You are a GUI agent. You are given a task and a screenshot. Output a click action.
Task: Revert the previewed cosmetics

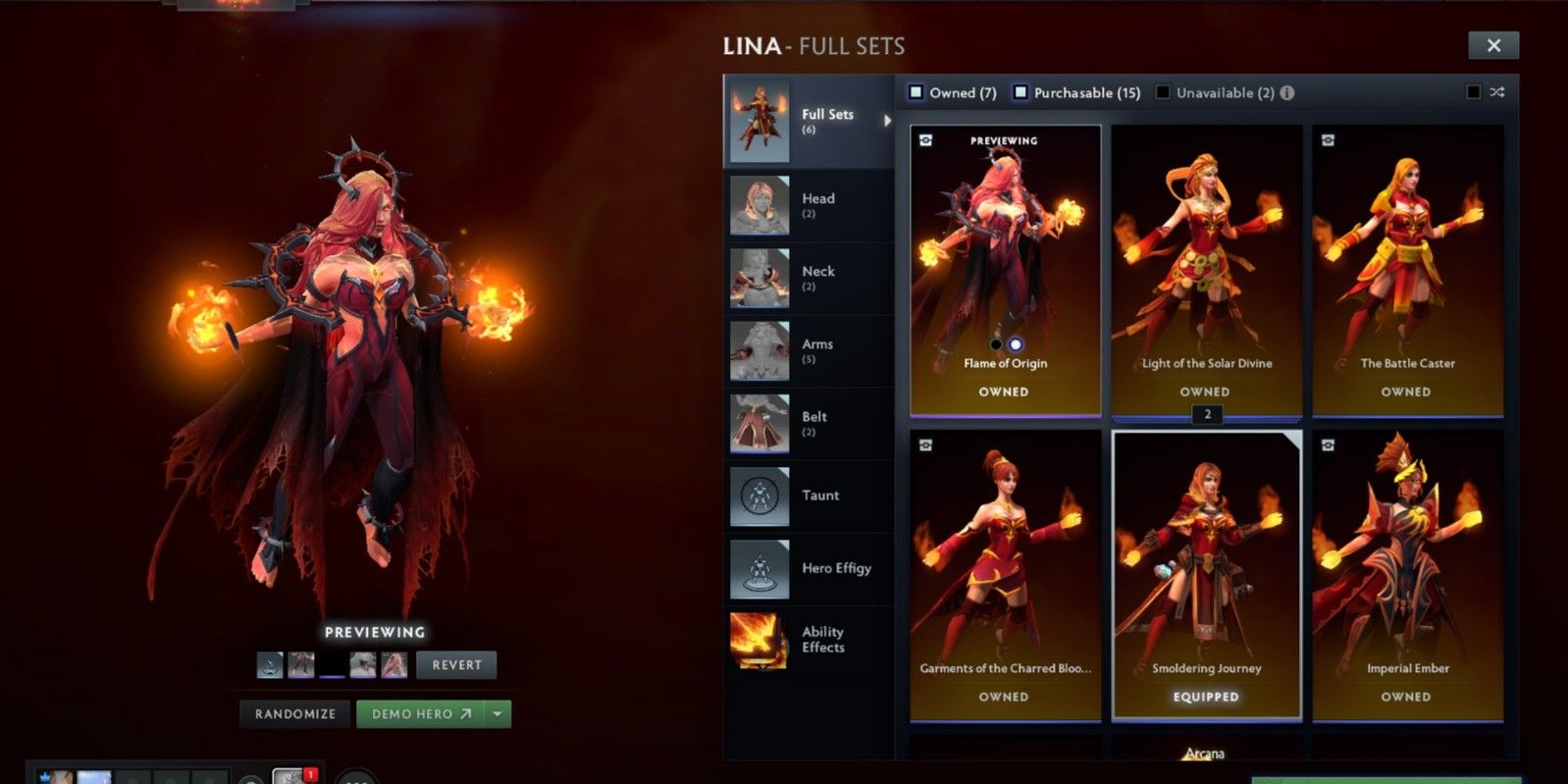click(x=456, y=664)
